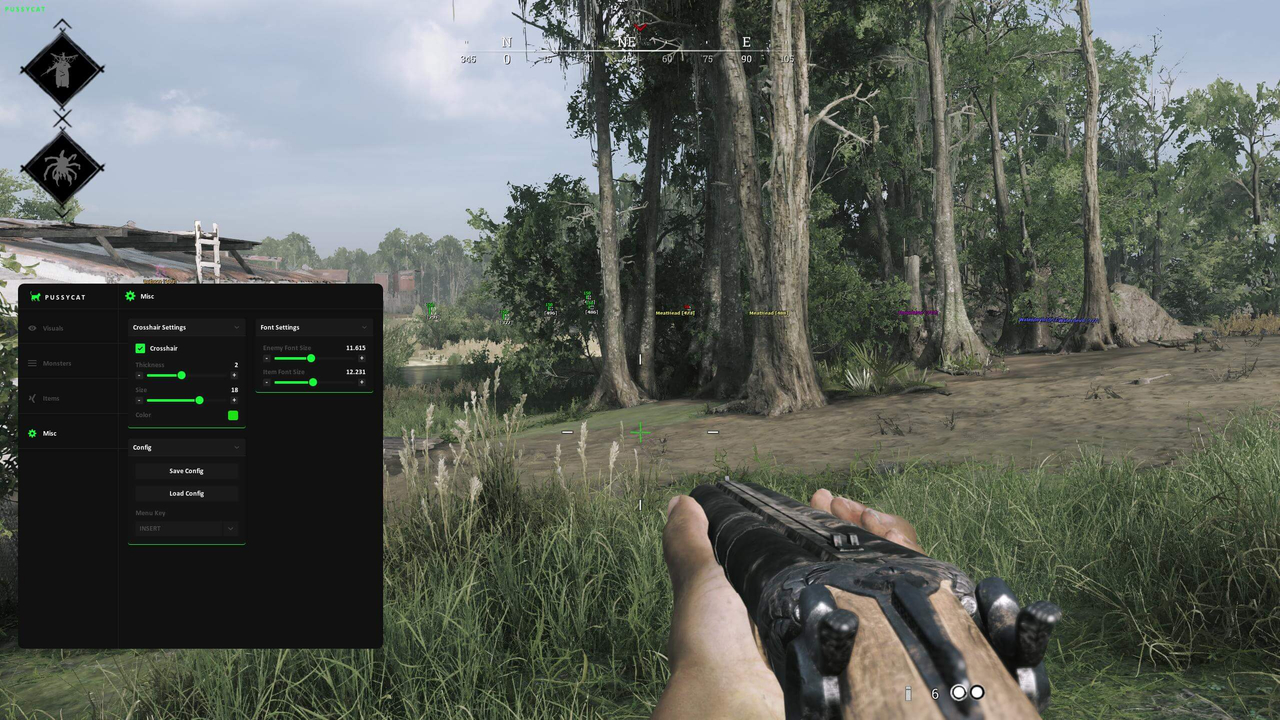The width and height of the screenshot is (1280, 720).
Task: Click the plus stepper next to Enemy Font Size
Action: coord(362,358)
